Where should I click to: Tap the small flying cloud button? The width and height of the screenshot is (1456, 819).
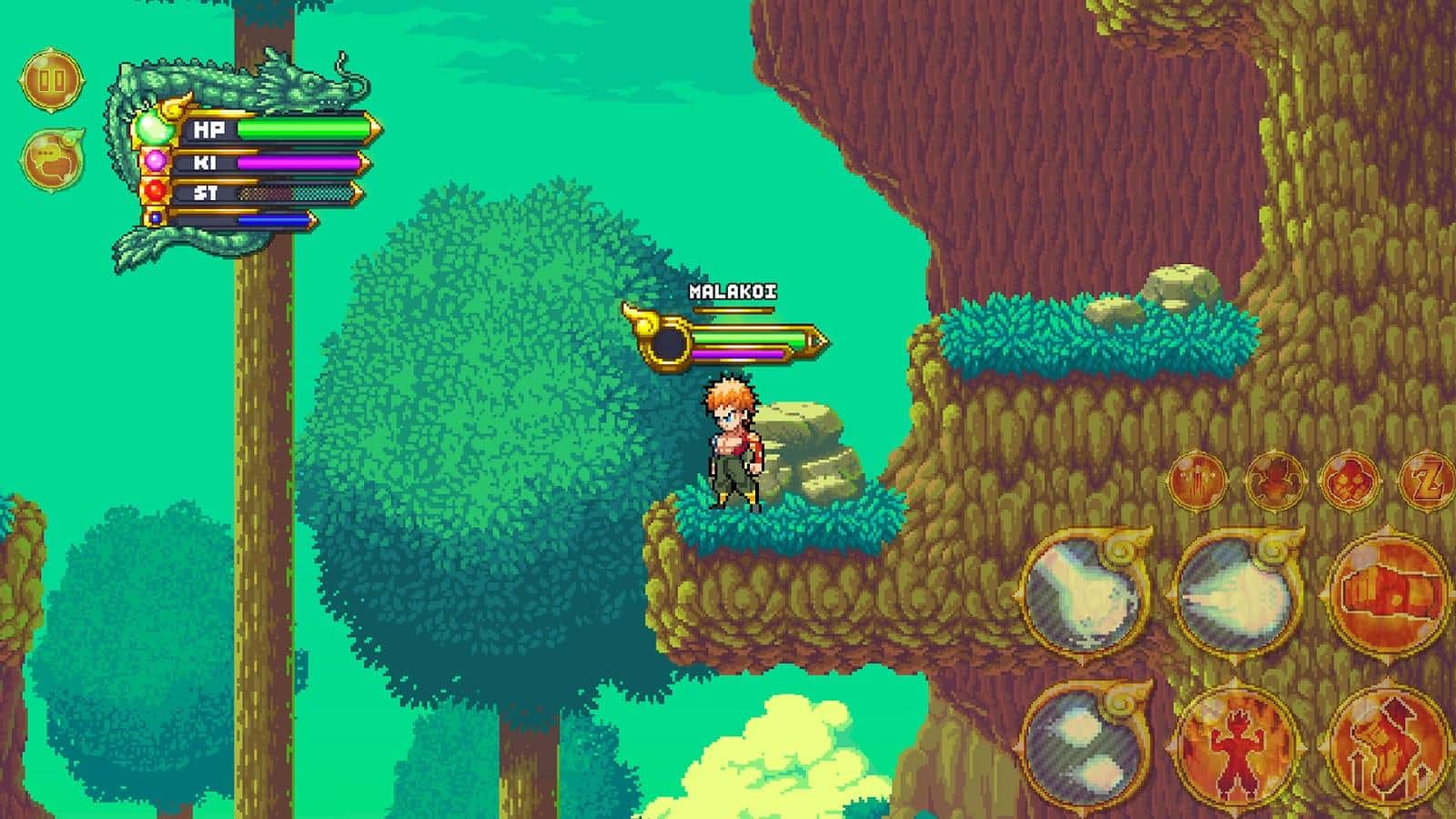[x=1349, y=480]
